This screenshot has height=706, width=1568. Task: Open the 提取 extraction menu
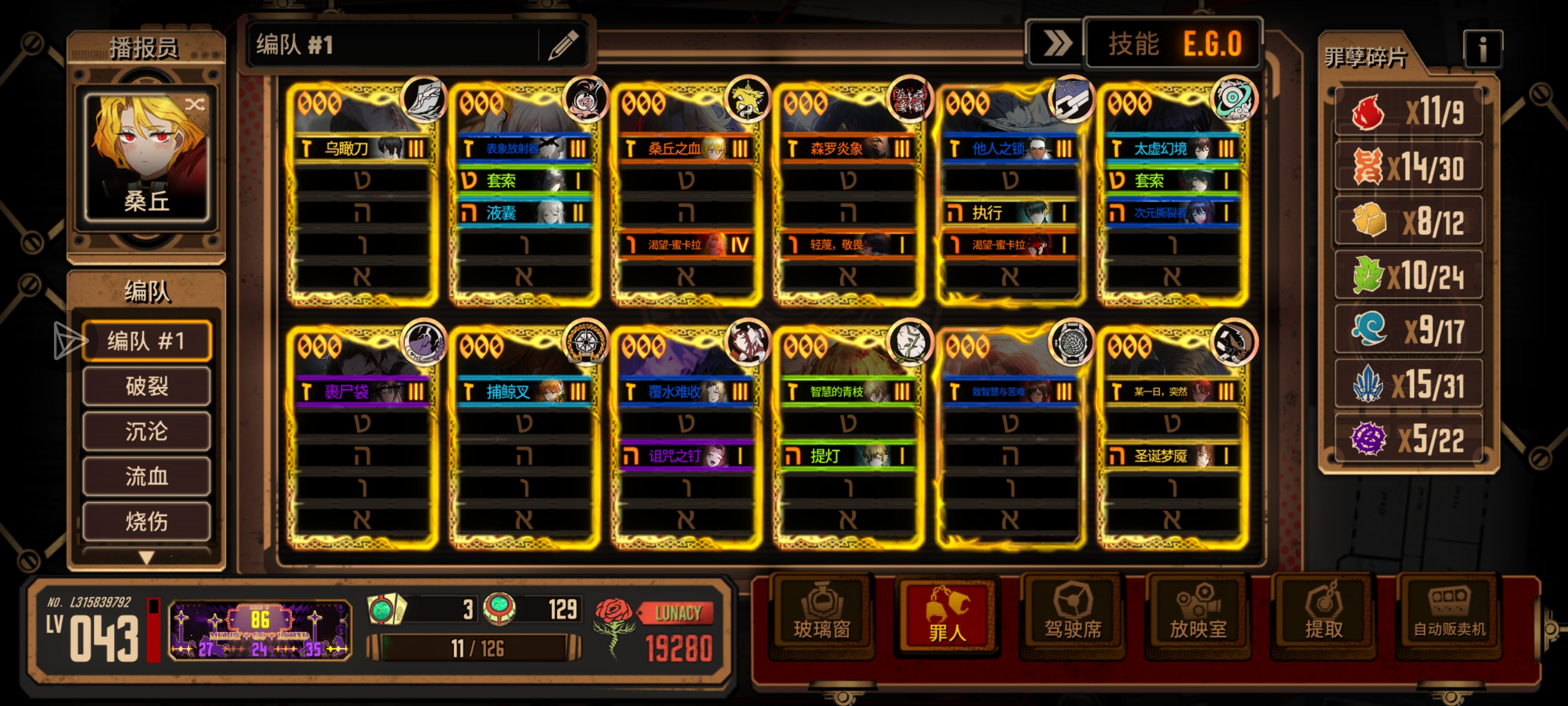point(1323,616)
